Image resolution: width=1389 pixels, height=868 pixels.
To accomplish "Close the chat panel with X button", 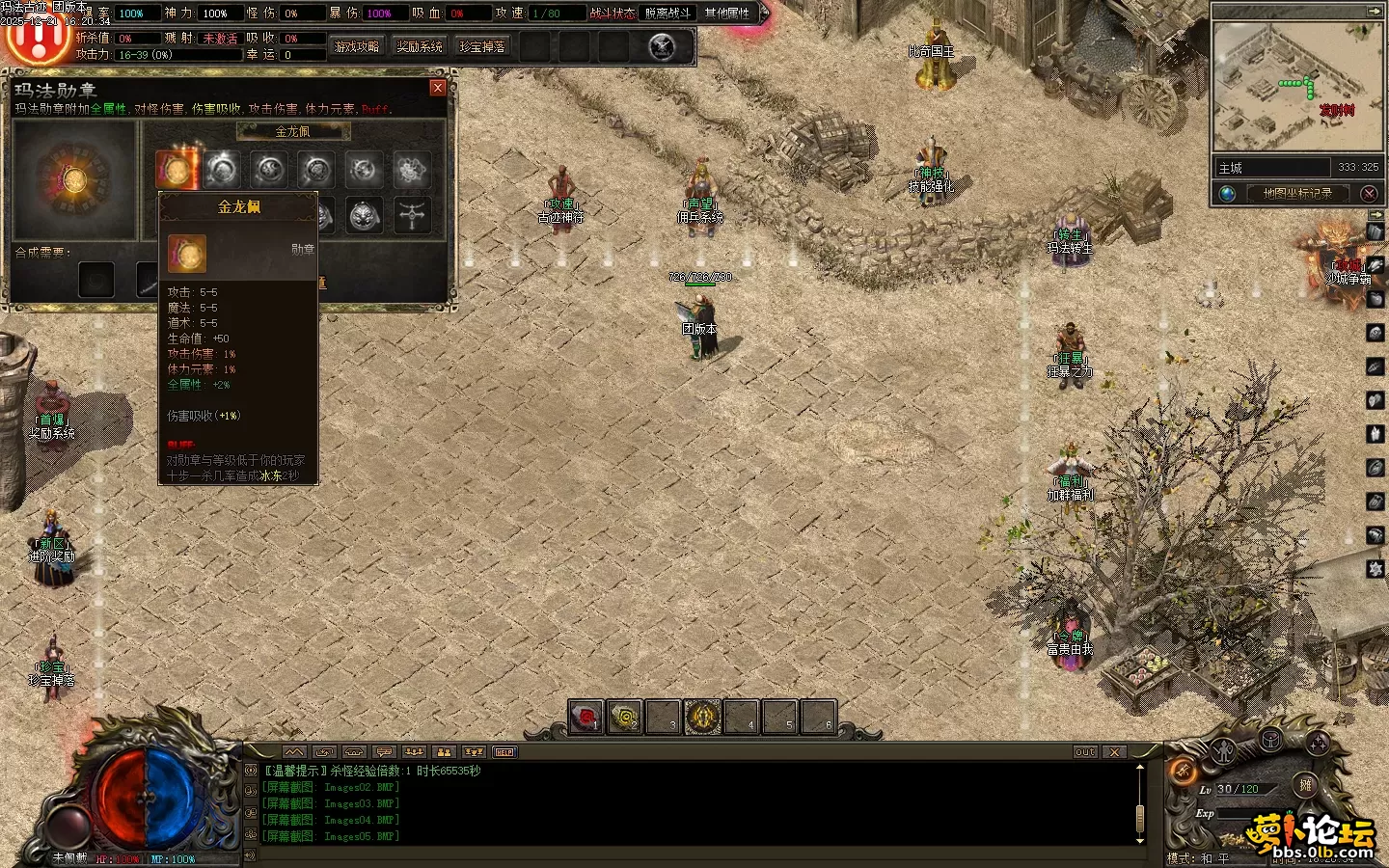I will coord(1115,752).
